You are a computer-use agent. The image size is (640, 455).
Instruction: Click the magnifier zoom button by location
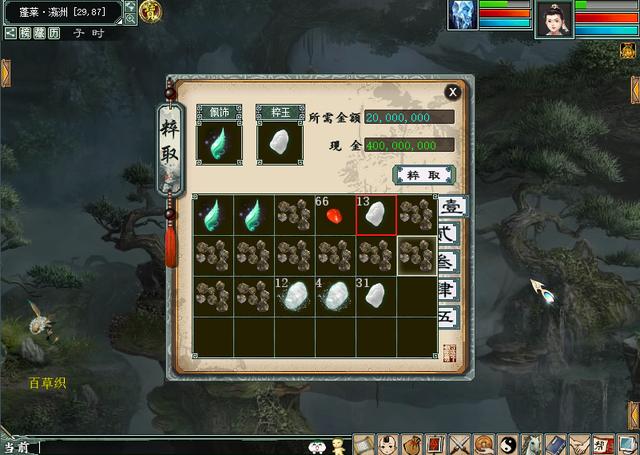coord(131,18)
